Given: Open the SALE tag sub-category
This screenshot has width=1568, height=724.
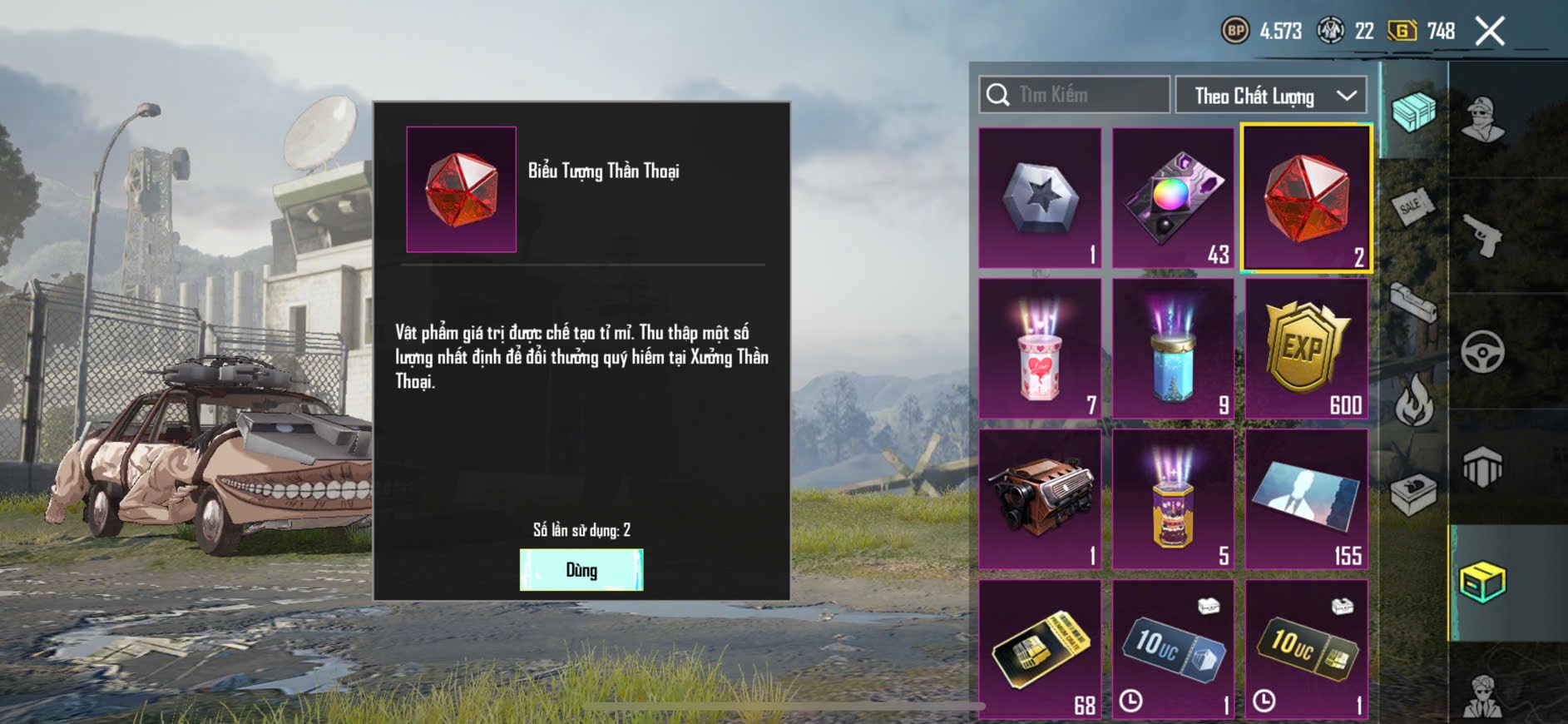Looking at the screenshot, I should (1412, 206).
